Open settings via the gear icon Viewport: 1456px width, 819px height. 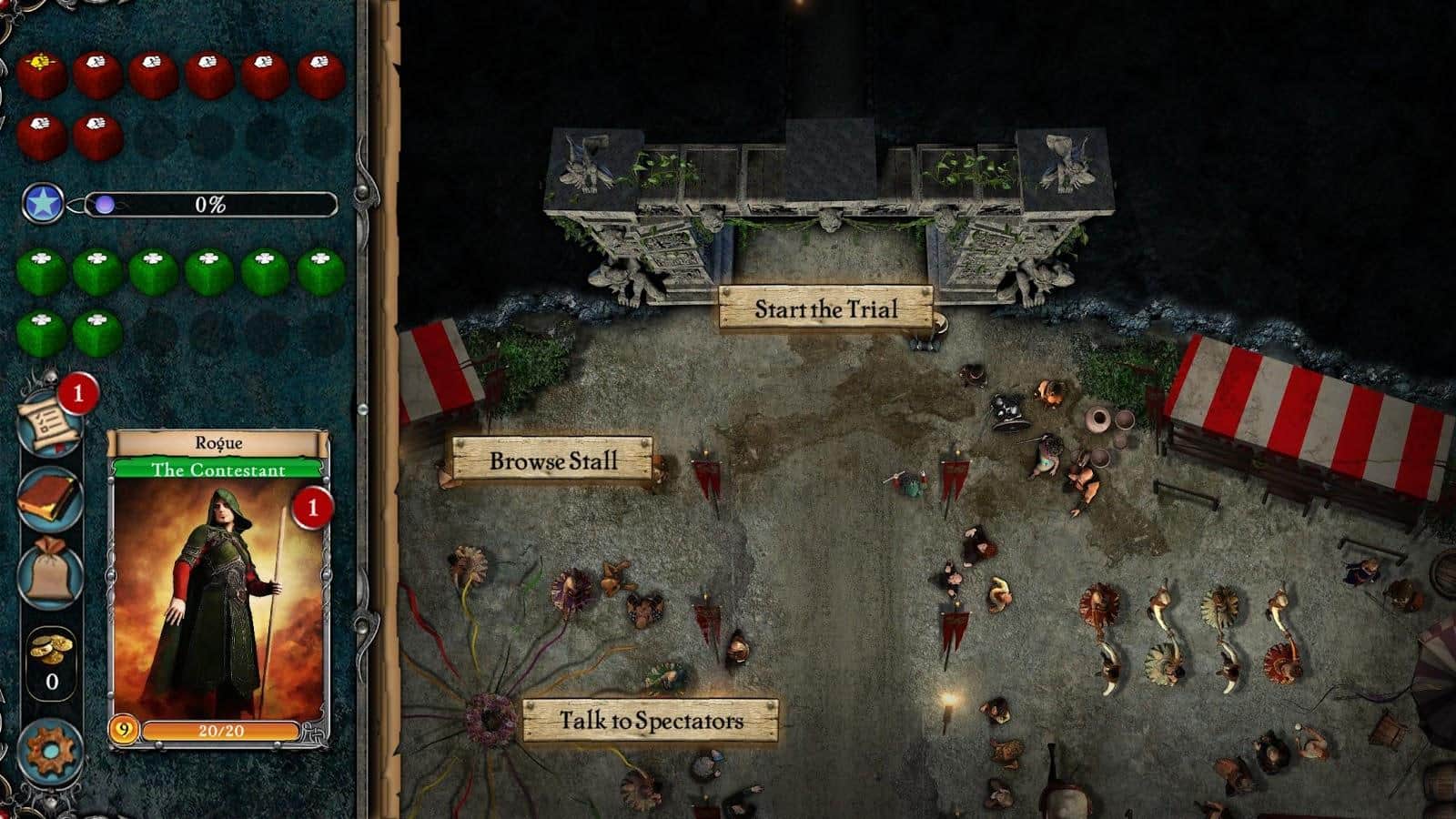pyautogui.click(x=50, y=752)
